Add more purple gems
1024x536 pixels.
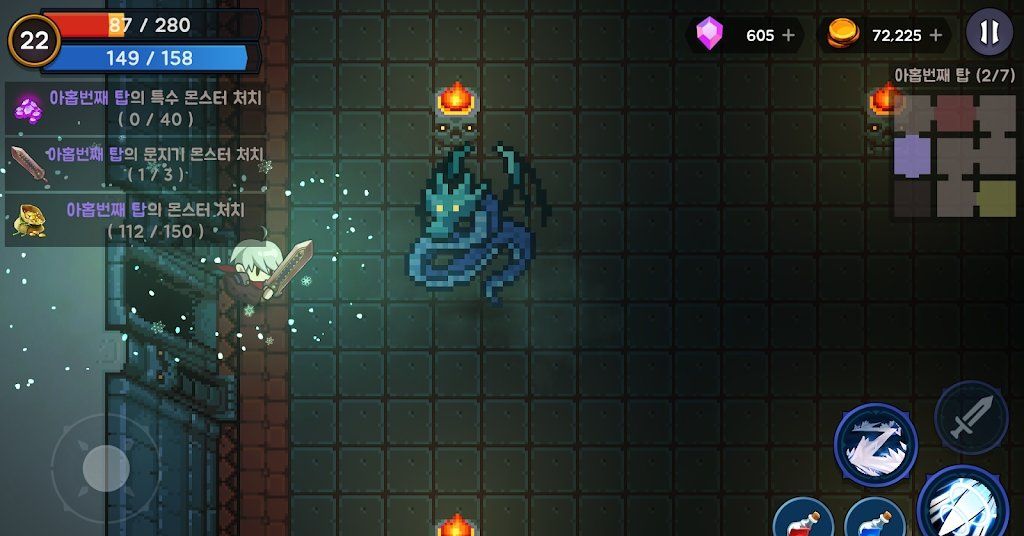click(x=788, y=36)
